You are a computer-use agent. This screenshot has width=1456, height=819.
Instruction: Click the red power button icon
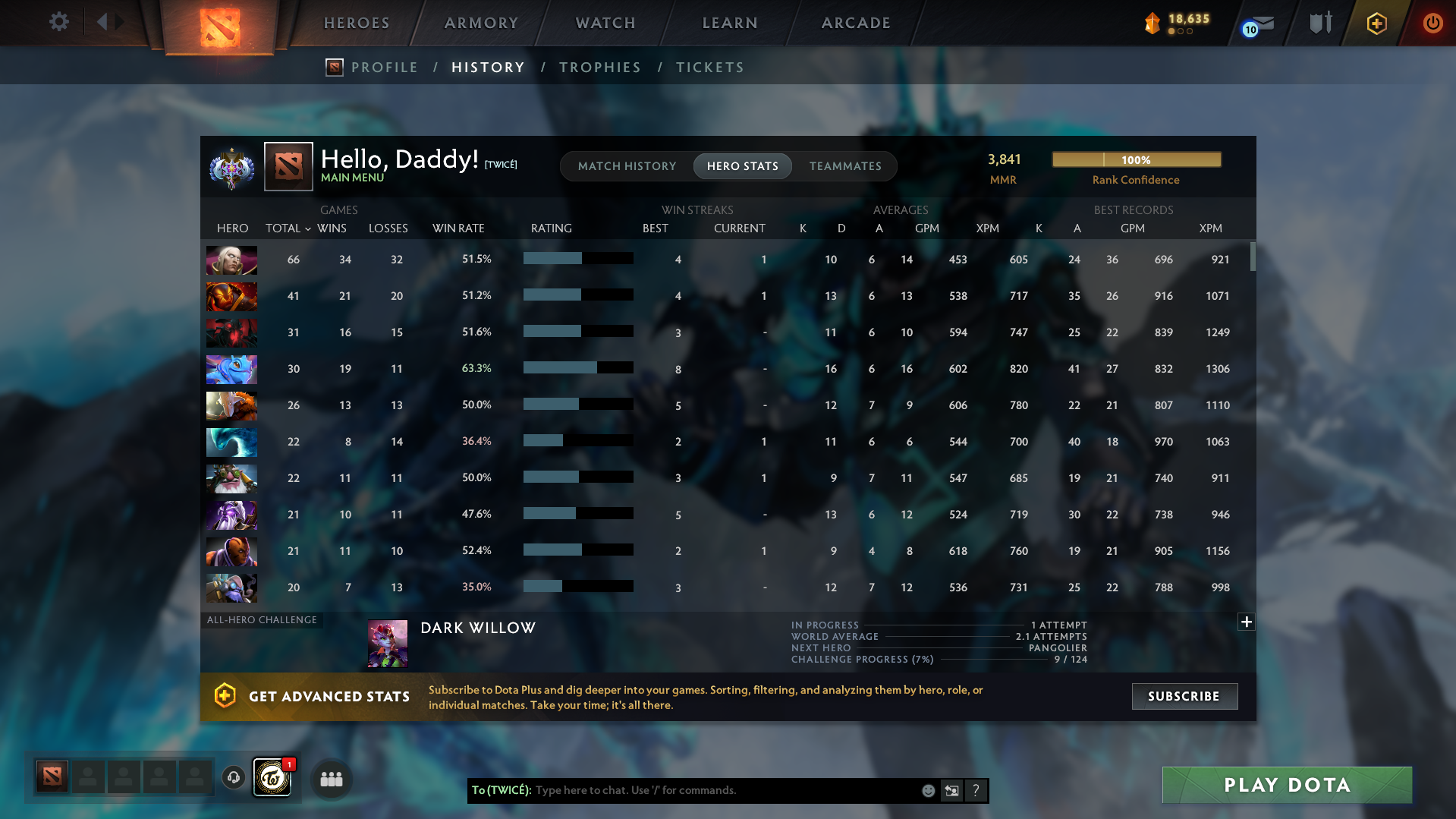pyautogui.click(x=1432, y=24)
